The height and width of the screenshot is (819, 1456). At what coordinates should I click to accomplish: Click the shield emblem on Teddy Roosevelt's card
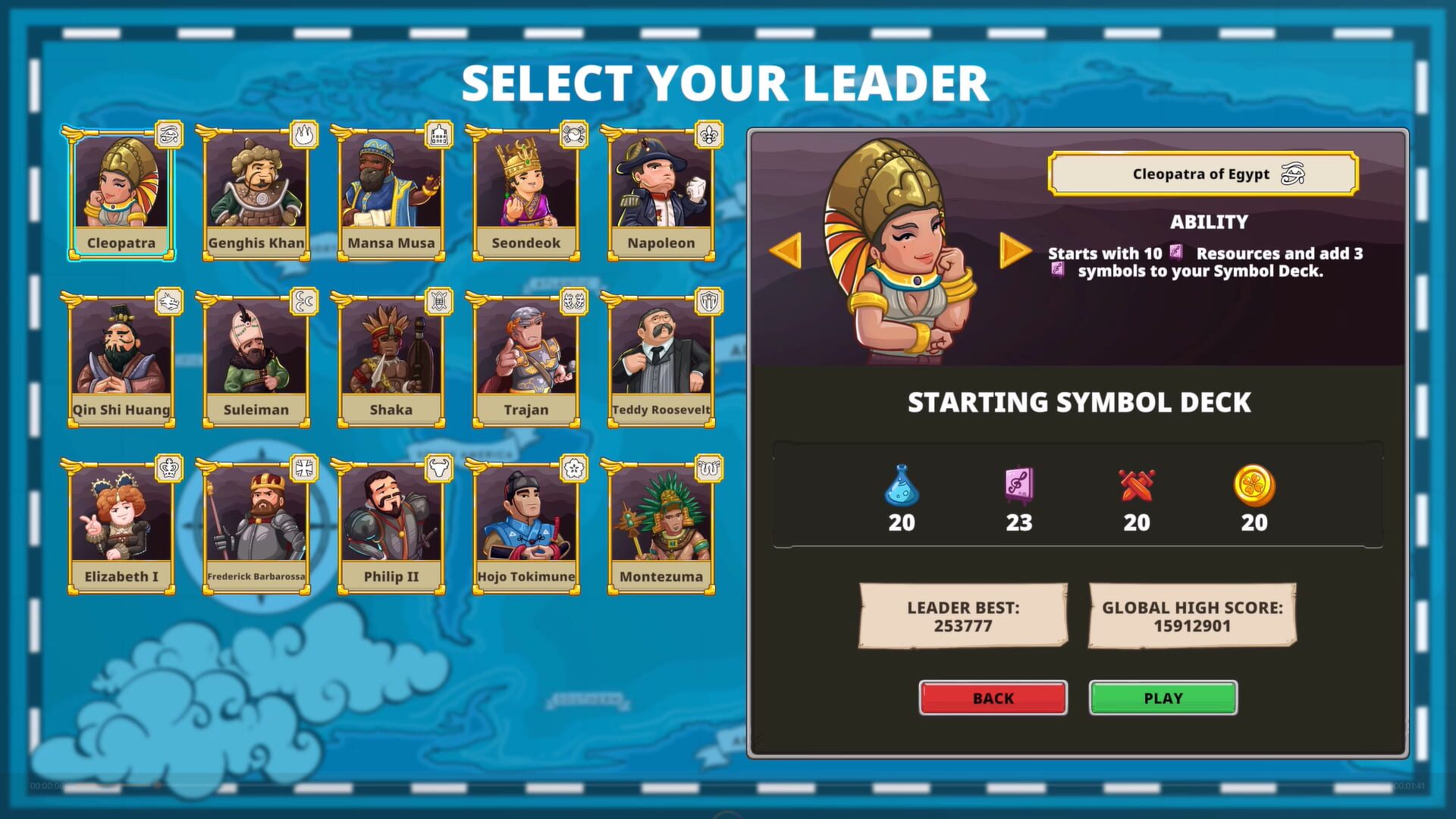click(x=708, y=301)
